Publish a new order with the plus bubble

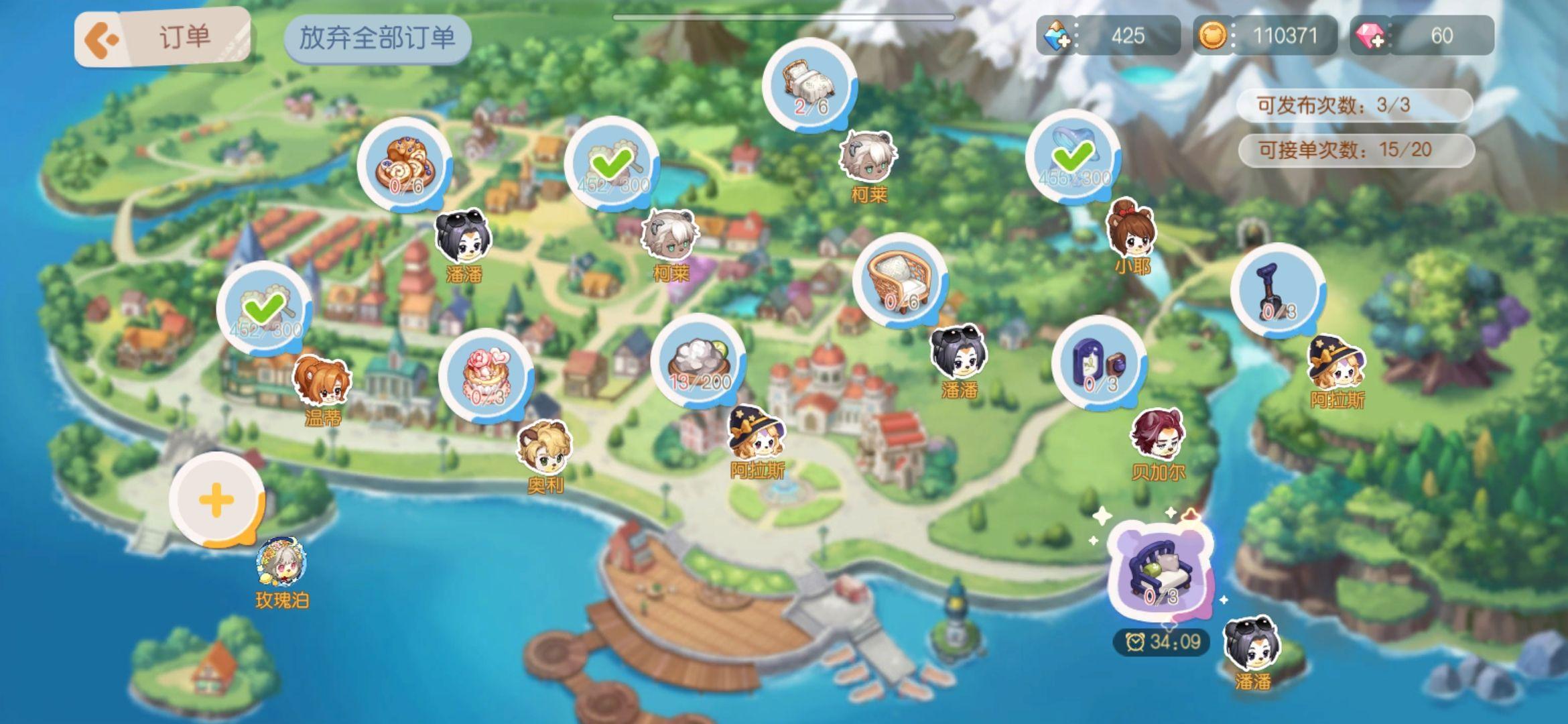pos(216,500)
